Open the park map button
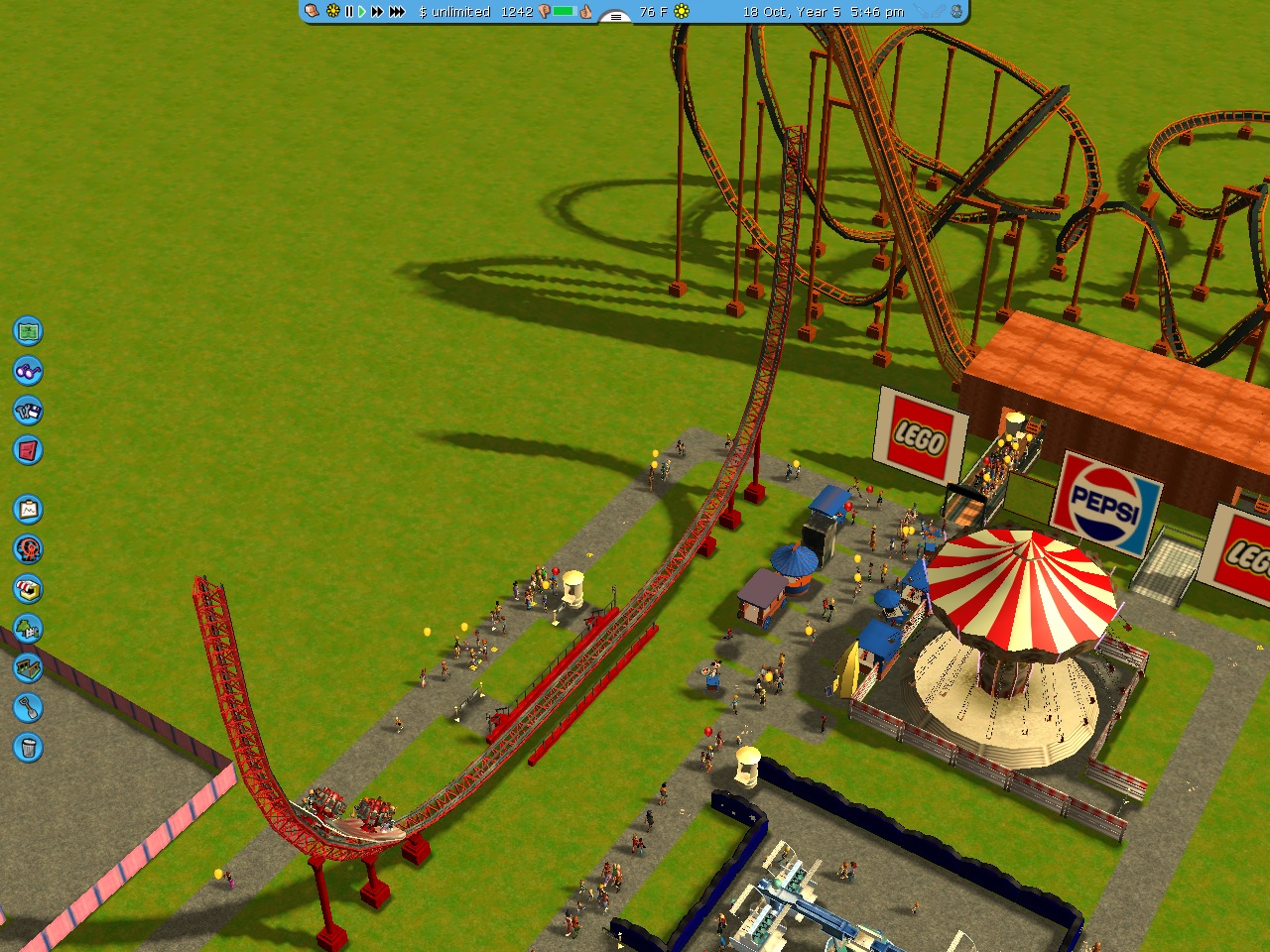 [28, 330]
